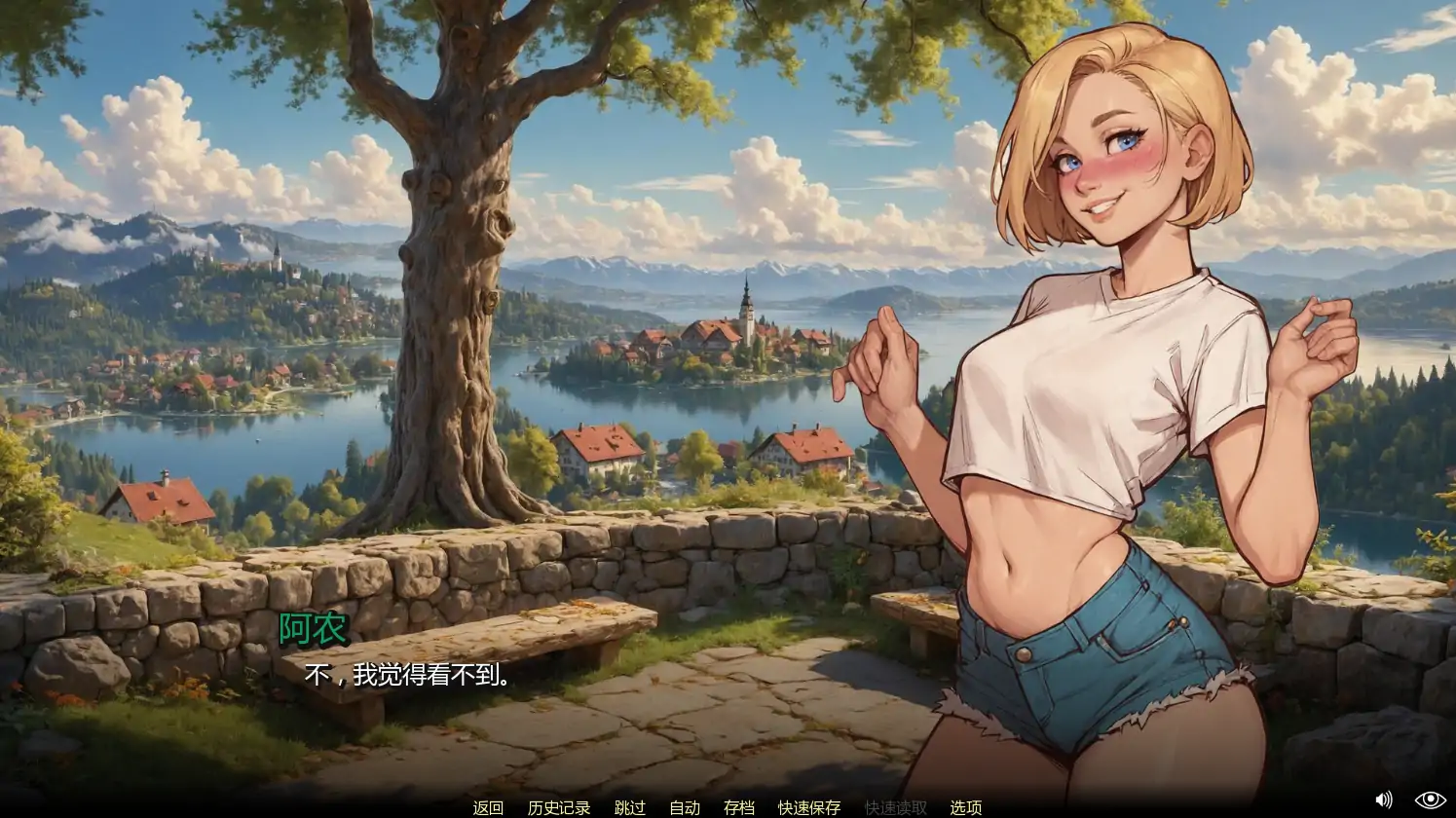
Task: Open game settings via 选项
Action: [967, 808]
